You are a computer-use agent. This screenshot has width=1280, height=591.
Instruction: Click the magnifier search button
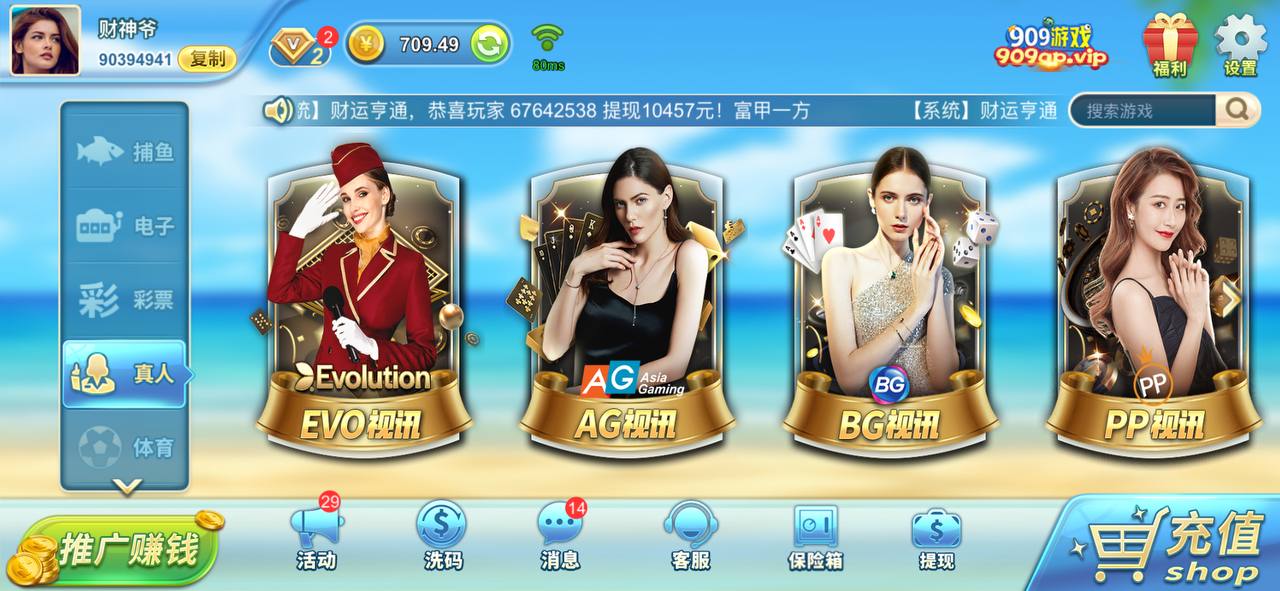[x=1237, y=110]
